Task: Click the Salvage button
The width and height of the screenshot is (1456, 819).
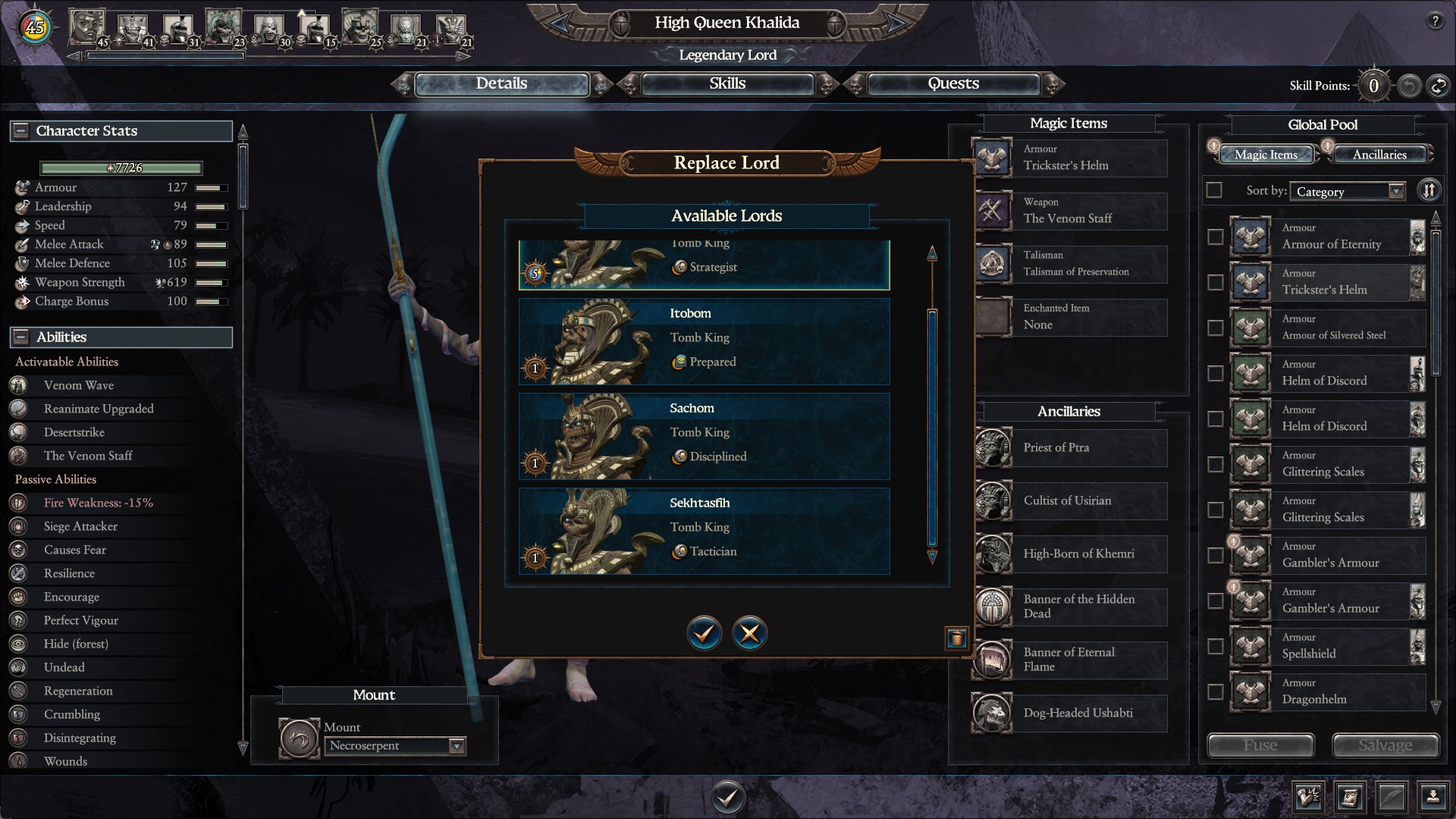Action: (x=1385, y=745)
